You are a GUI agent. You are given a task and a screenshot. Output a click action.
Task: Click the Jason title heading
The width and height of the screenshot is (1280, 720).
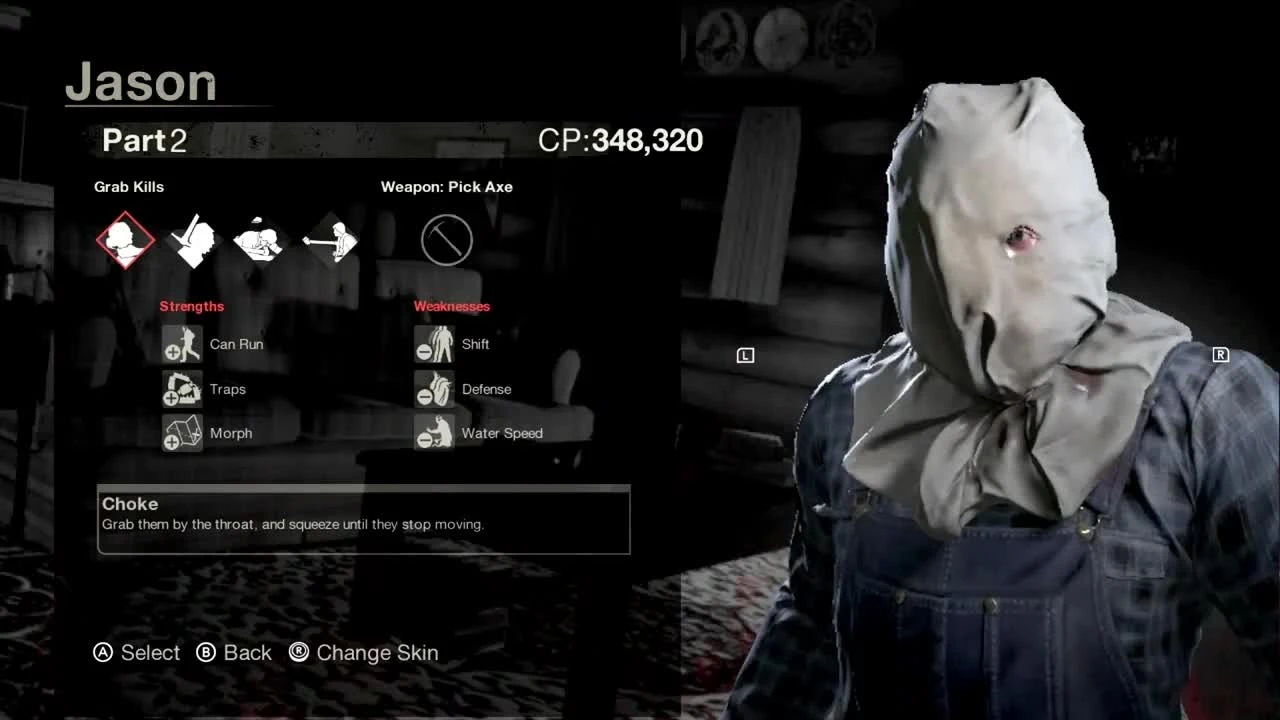pos(140,83)
